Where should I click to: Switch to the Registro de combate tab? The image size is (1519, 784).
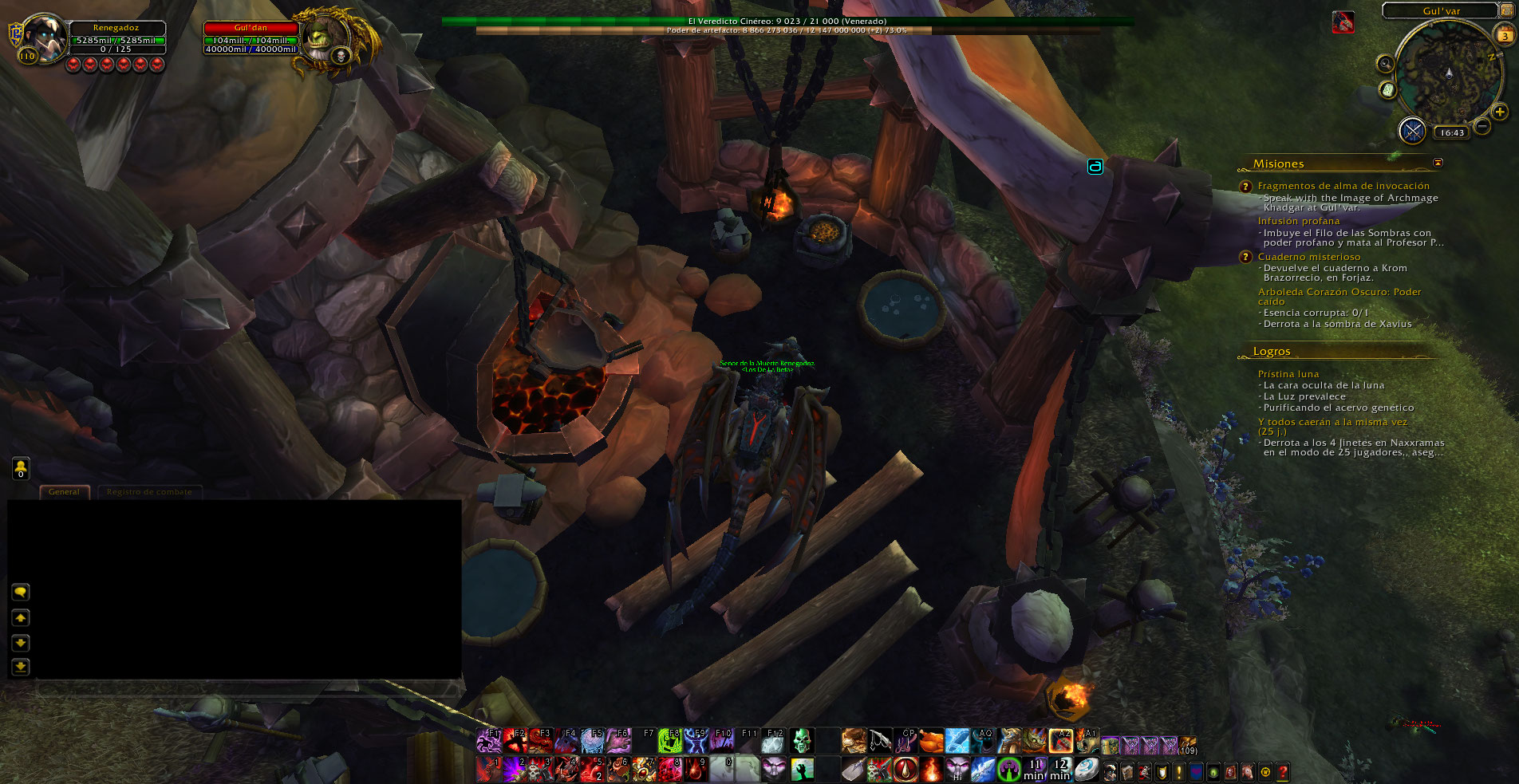149,492
